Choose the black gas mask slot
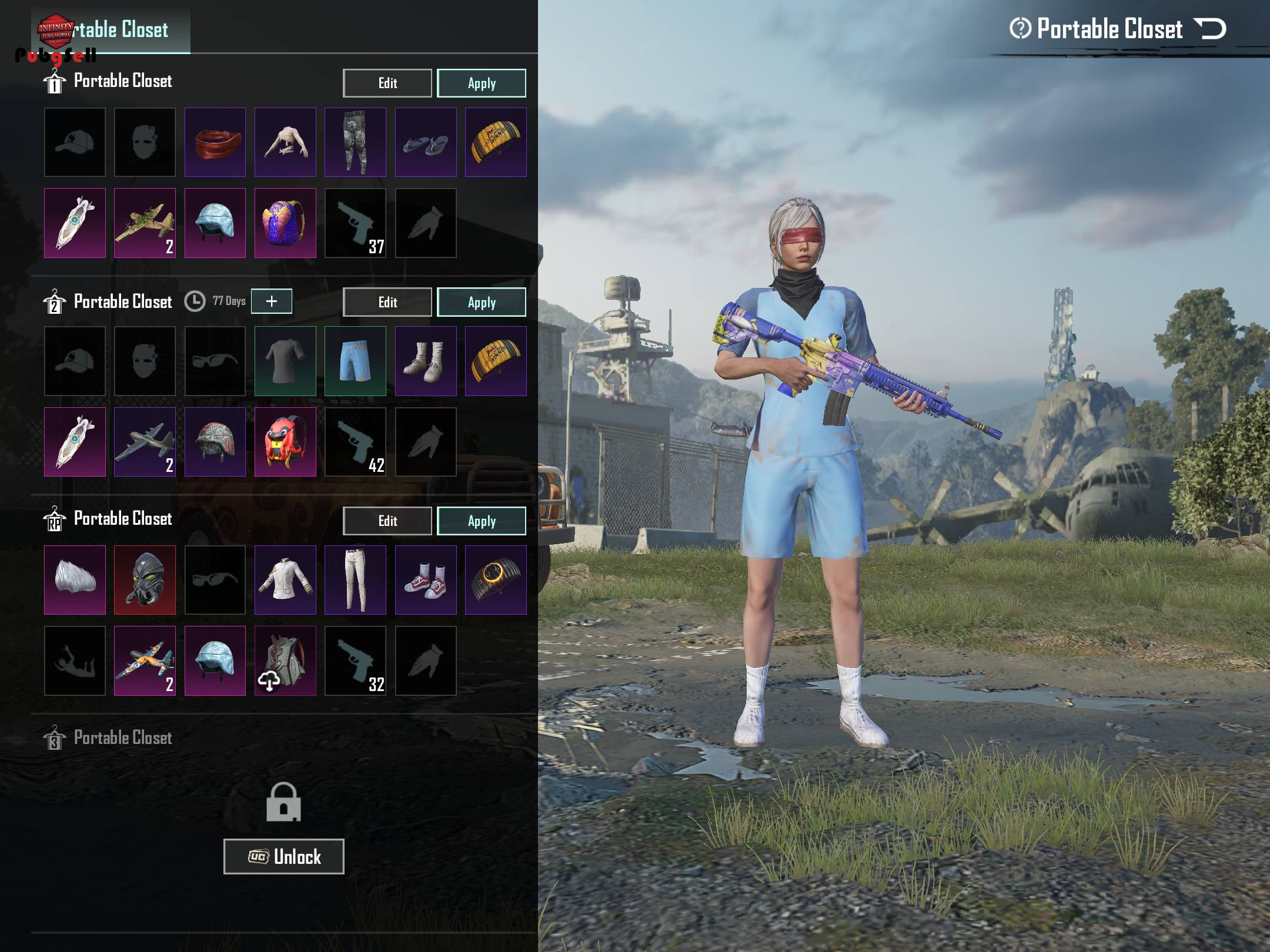The width and height of the screenshot is (1270, 952). coord(145,580)
